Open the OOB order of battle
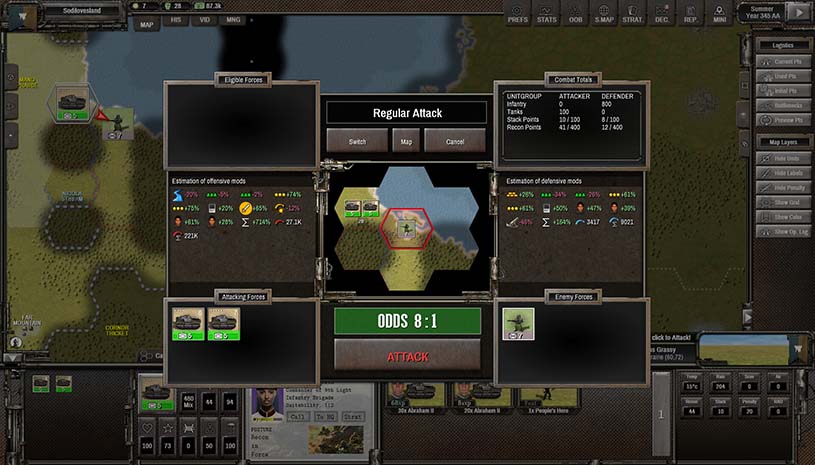The height and width of the screenshot is (465, 815). (575, 14)
